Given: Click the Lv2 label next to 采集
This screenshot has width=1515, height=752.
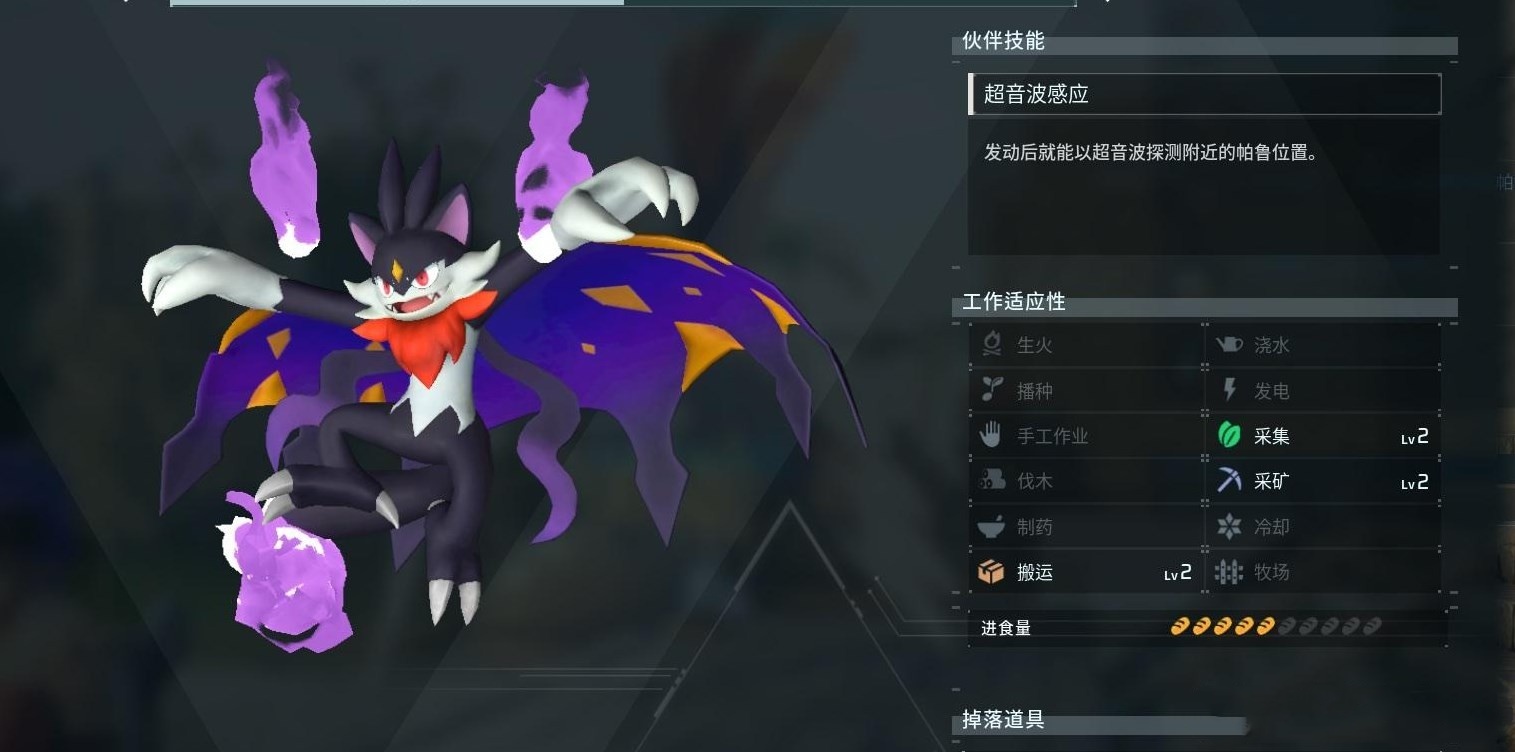Looking at the screenshot, I should click(x=1417, y=435).
